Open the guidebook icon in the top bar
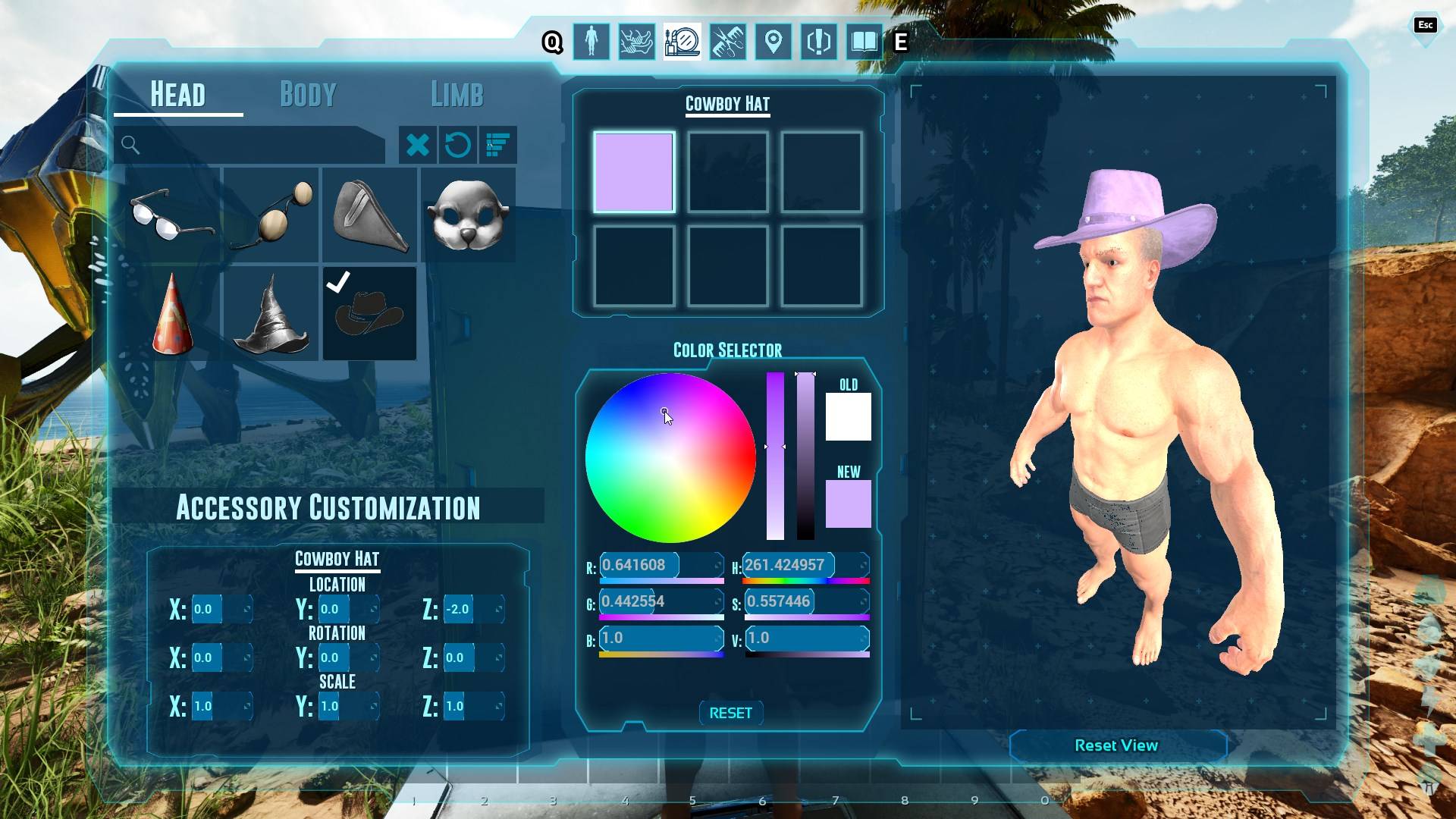Viewport: 1456px width, 819px height. click(863, 42)
